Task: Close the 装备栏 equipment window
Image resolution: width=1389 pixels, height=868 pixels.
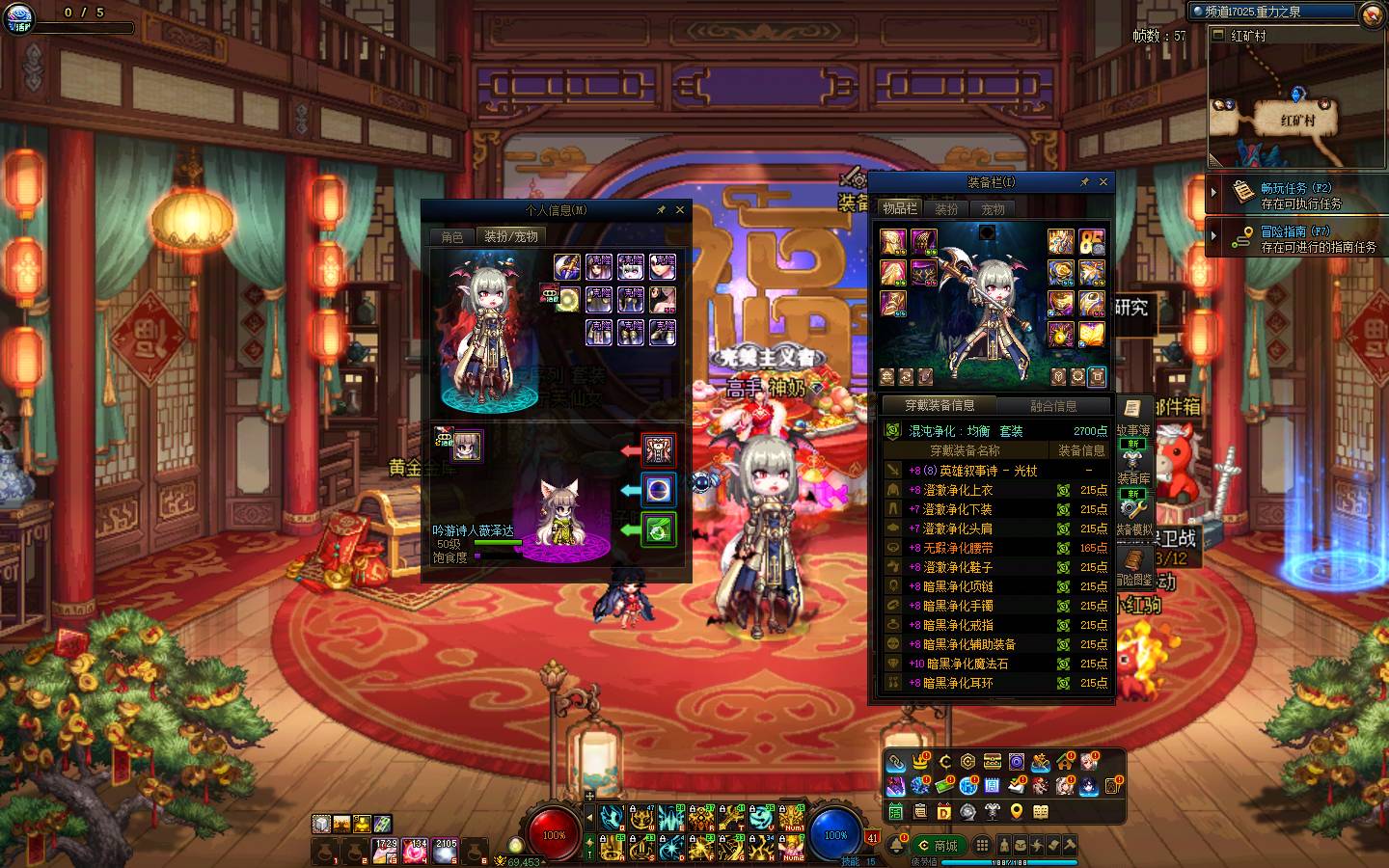Action: (x=1103, y=181)
